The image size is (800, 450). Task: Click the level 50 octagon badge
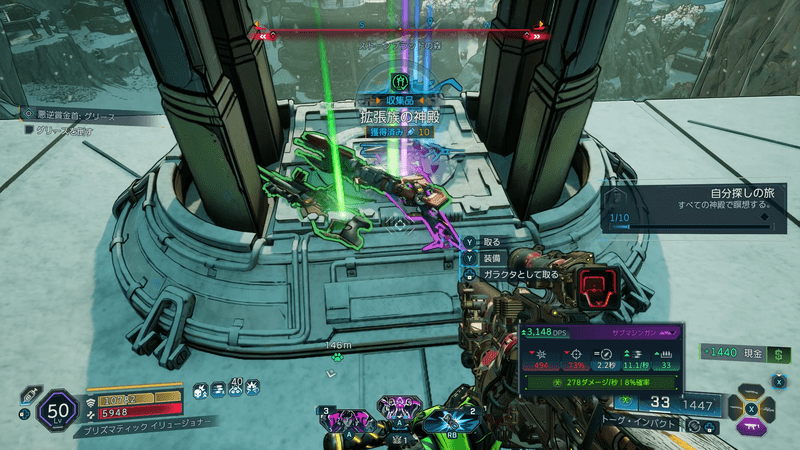pyautogui.click(x=56, y=408)
